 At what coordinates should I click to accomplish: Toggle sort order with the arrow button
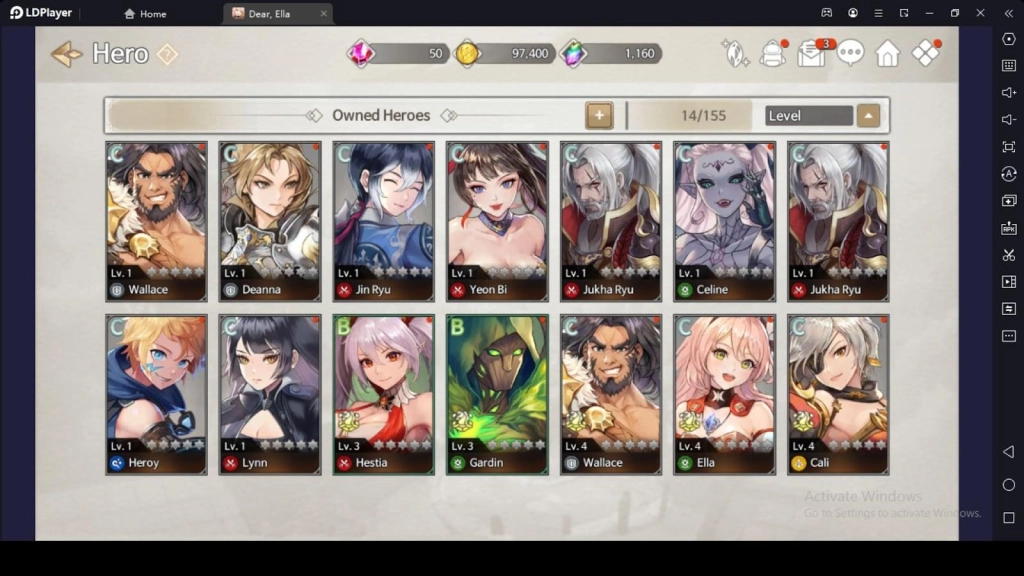tap(868, 115)
